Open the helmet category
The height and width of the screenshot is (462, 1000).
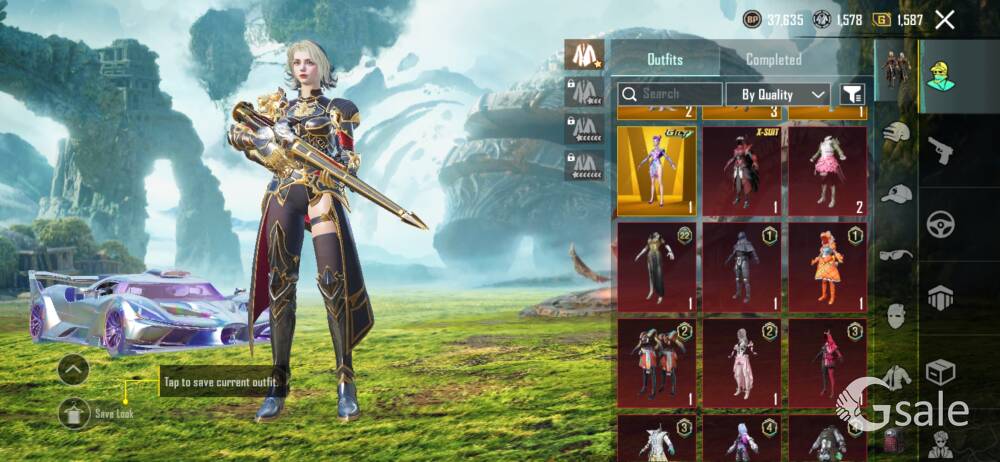tap(897, 131)
